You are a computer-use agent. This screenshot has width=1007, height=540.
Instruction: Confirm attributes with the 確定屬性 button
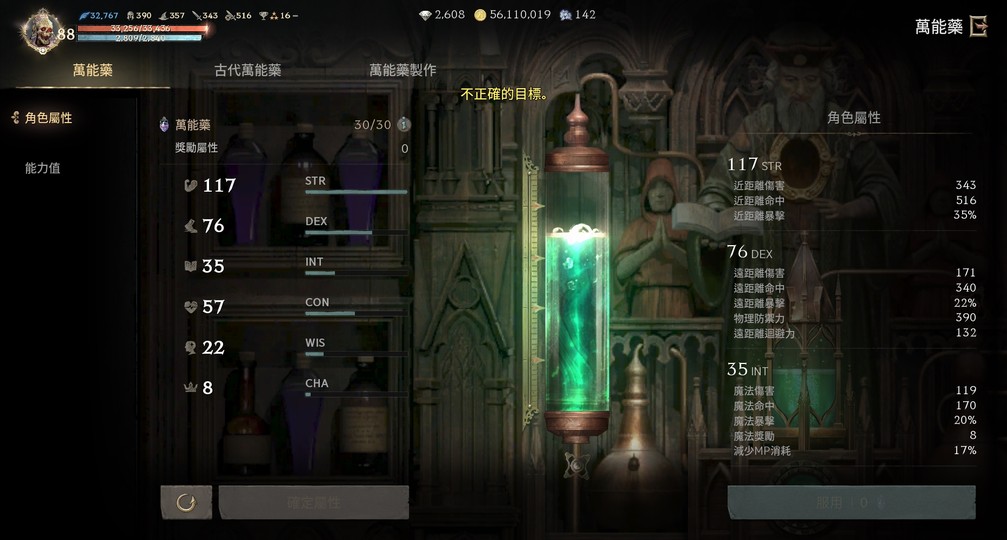pos(314,502)
